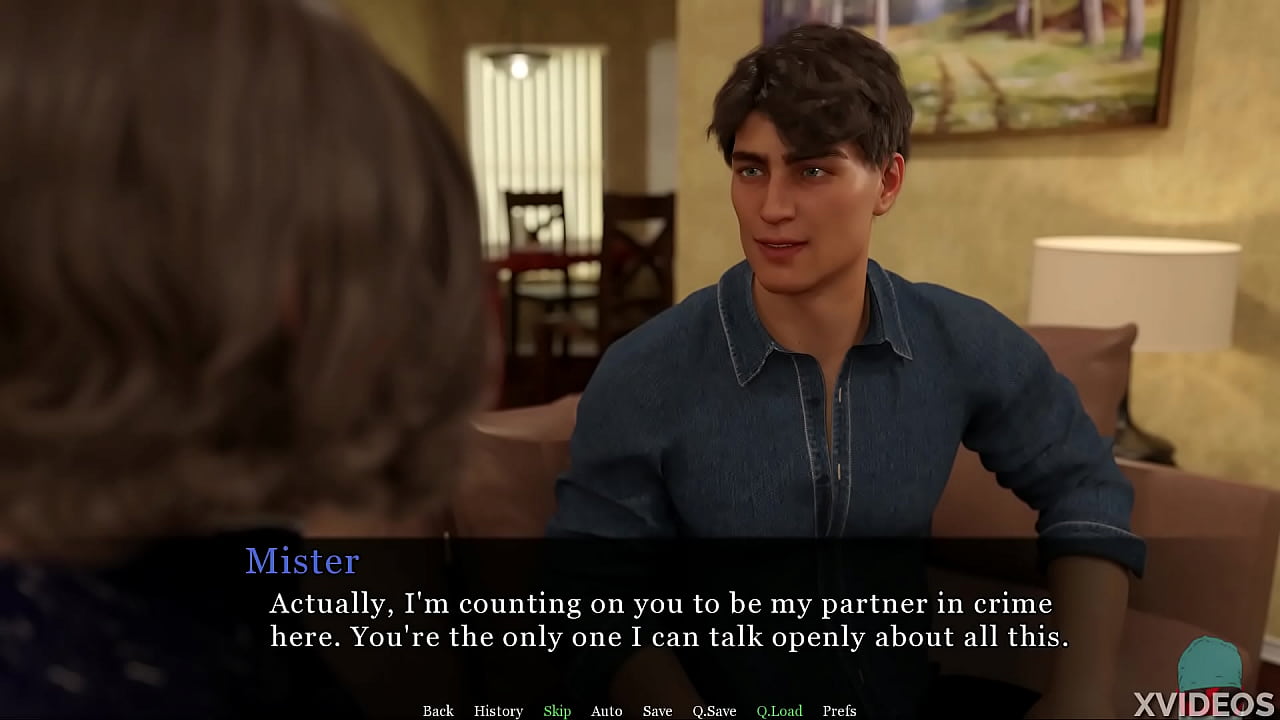Open the Save game screen
The image size is (1280, 720).
click(x=657, y=711)
